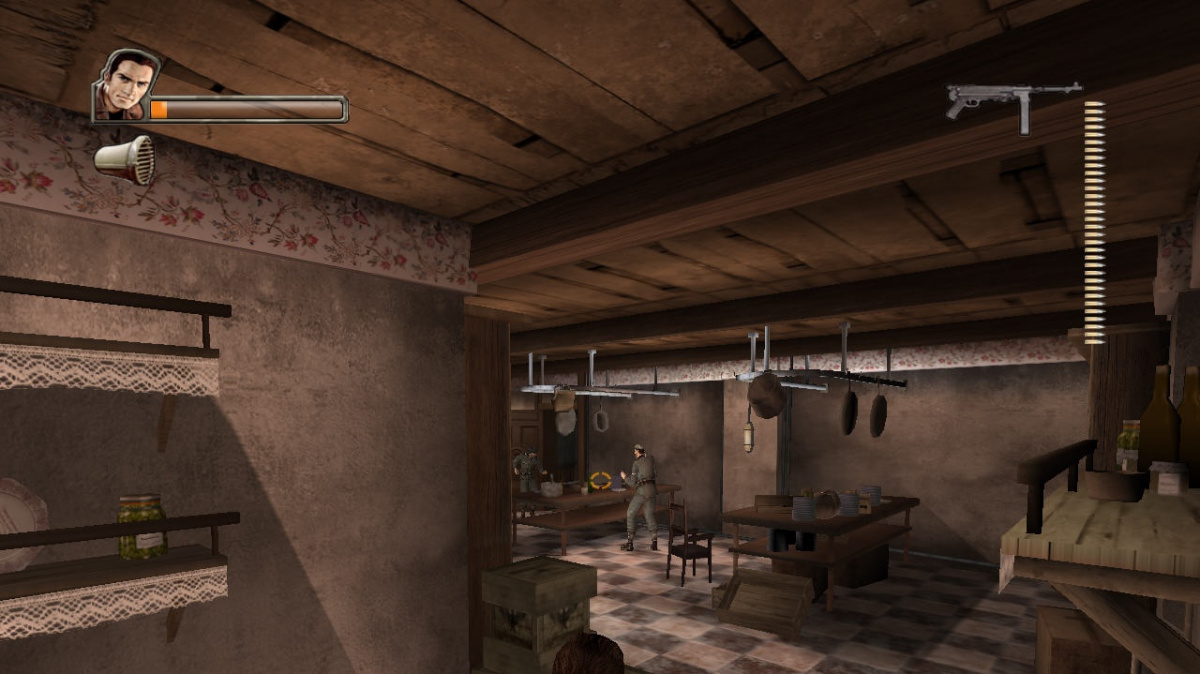Screen dimensions: 1200x674
Task: Click the hero portrait icon
Action: (x=127, y=86)
